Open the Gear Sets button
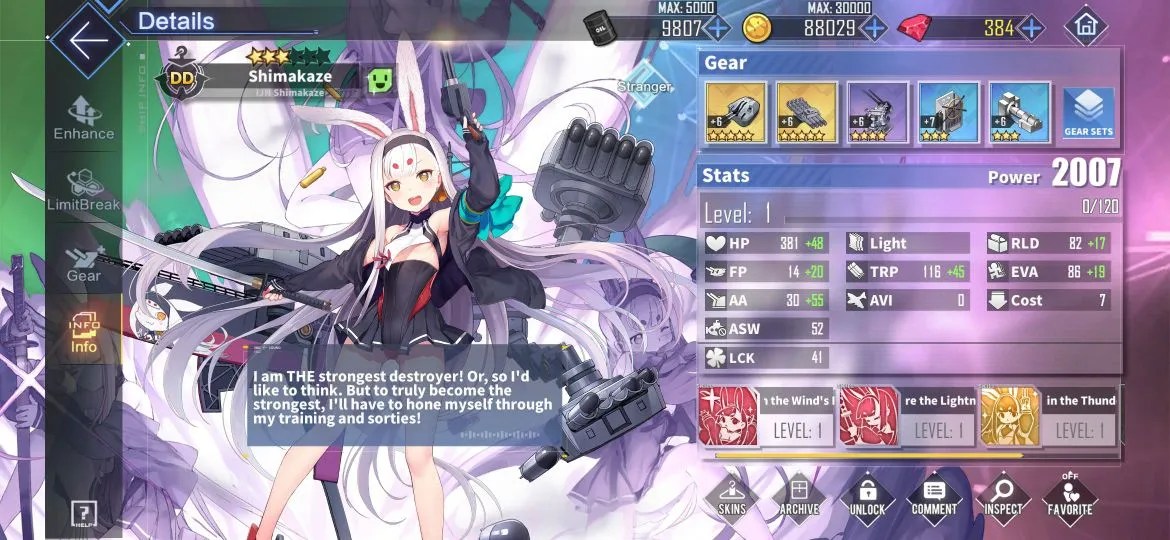The image size is (1170, 540). coord(1089,112)
